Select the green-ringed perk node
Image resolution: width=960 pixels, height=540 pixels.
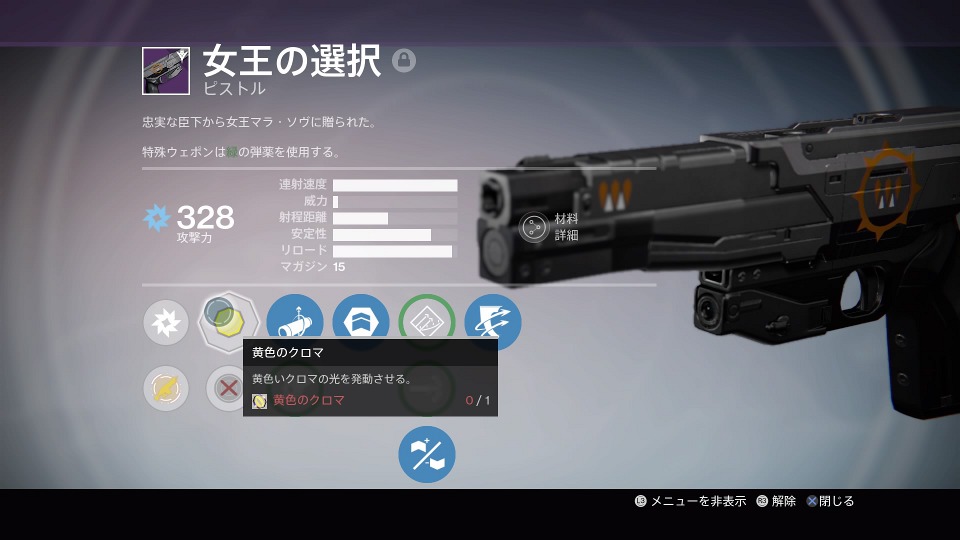point(427,322)
